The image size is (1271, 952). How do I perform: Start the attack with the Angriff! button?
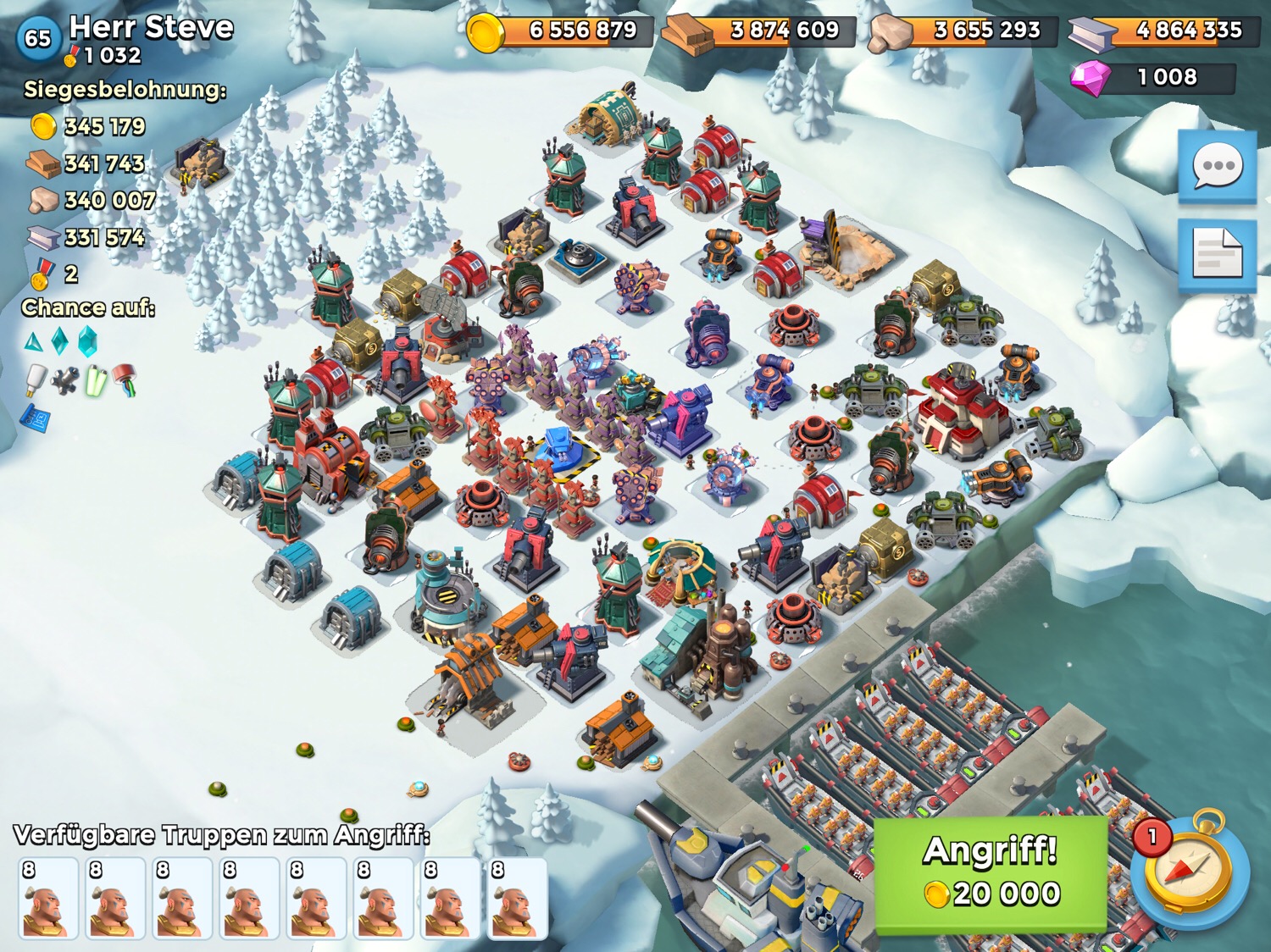[x=991, y=873]
